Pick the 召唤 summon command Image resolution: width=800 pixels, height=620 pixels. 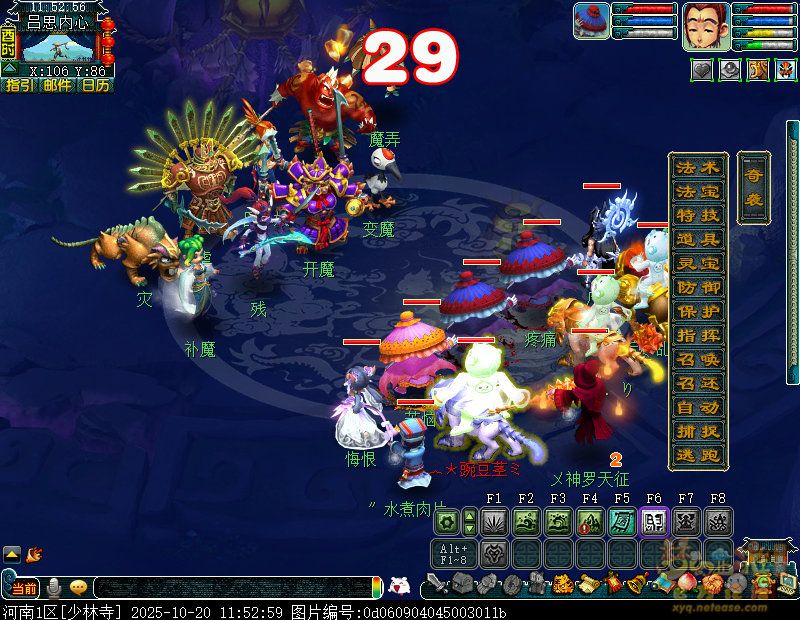click(x=697, y=359)
